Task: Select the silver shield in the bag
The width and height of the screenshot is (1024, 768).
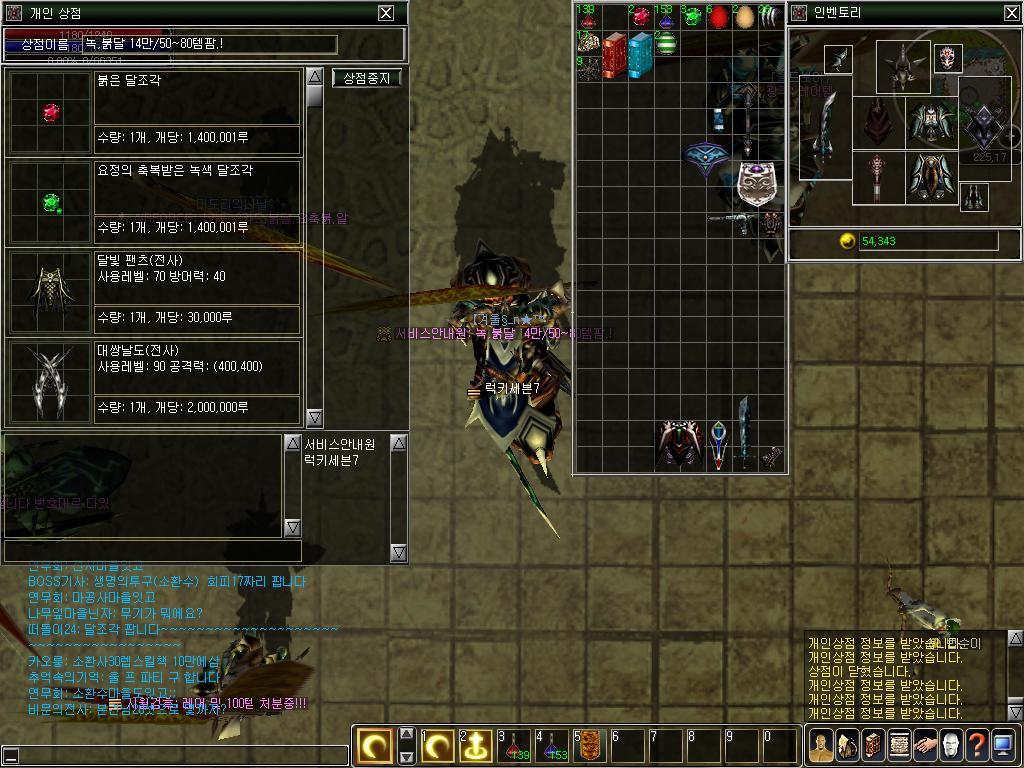Action: pyautogui.click(x=756, y=184)
